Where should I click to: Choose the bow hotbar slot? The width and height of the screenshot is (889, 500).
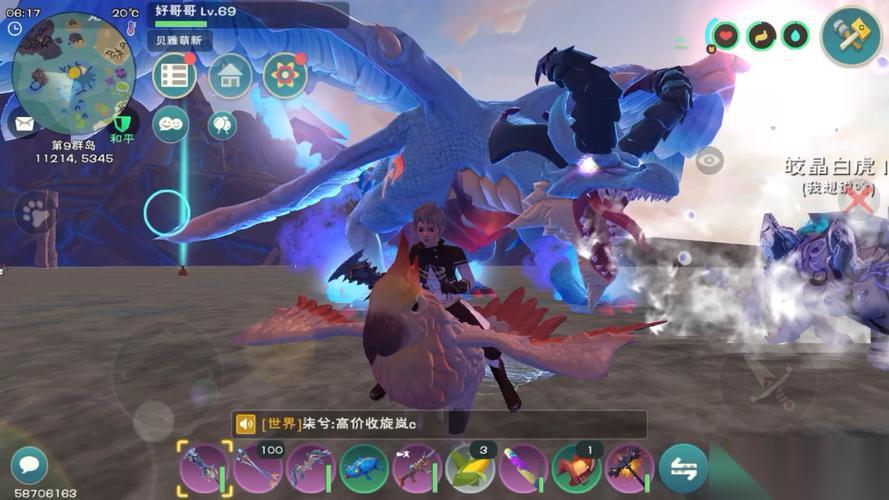click(310, 469)
